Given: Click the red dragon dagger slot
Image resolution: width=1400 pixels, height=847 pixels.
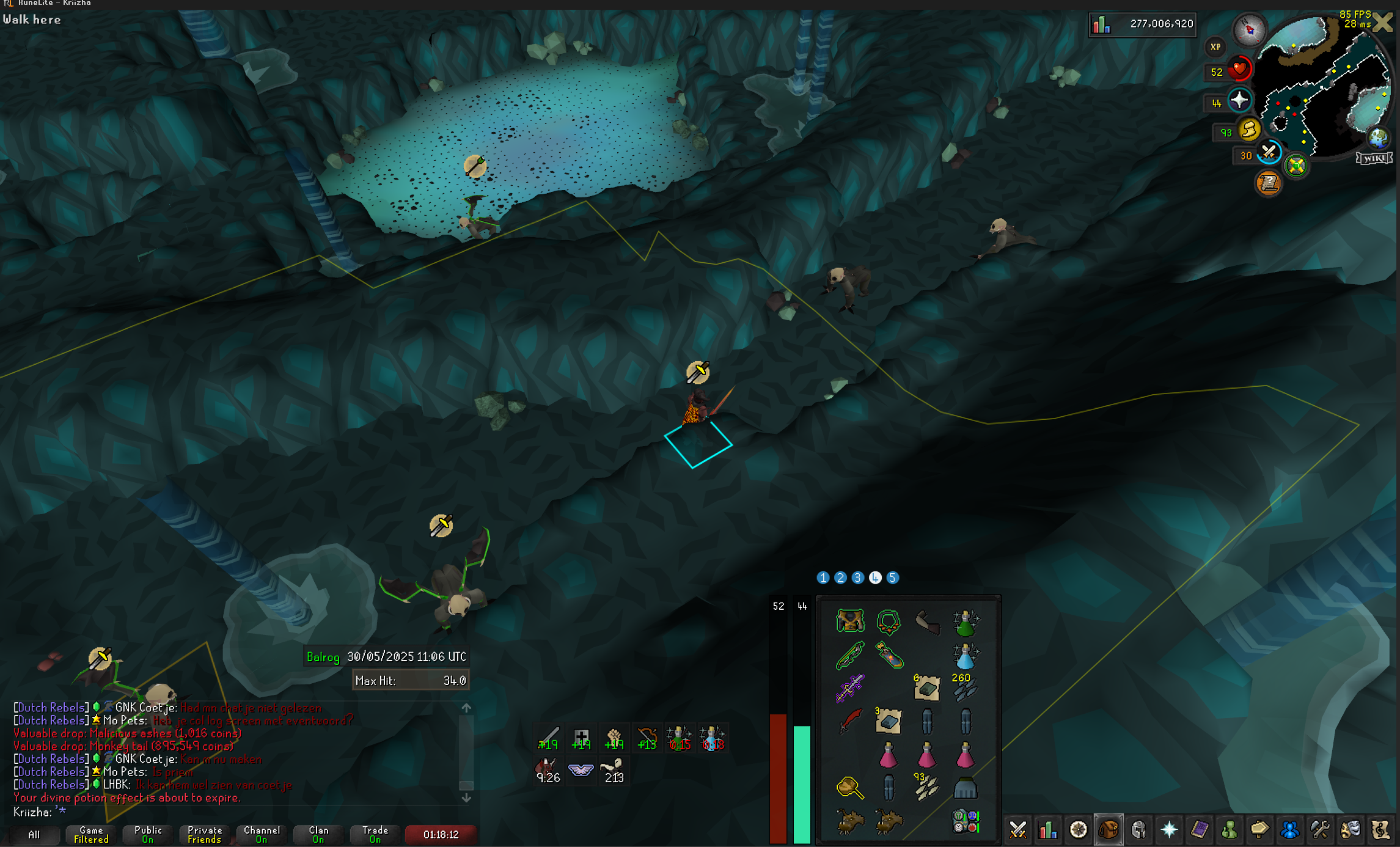Looking at the screenshot, I should [x=849, y=722].
